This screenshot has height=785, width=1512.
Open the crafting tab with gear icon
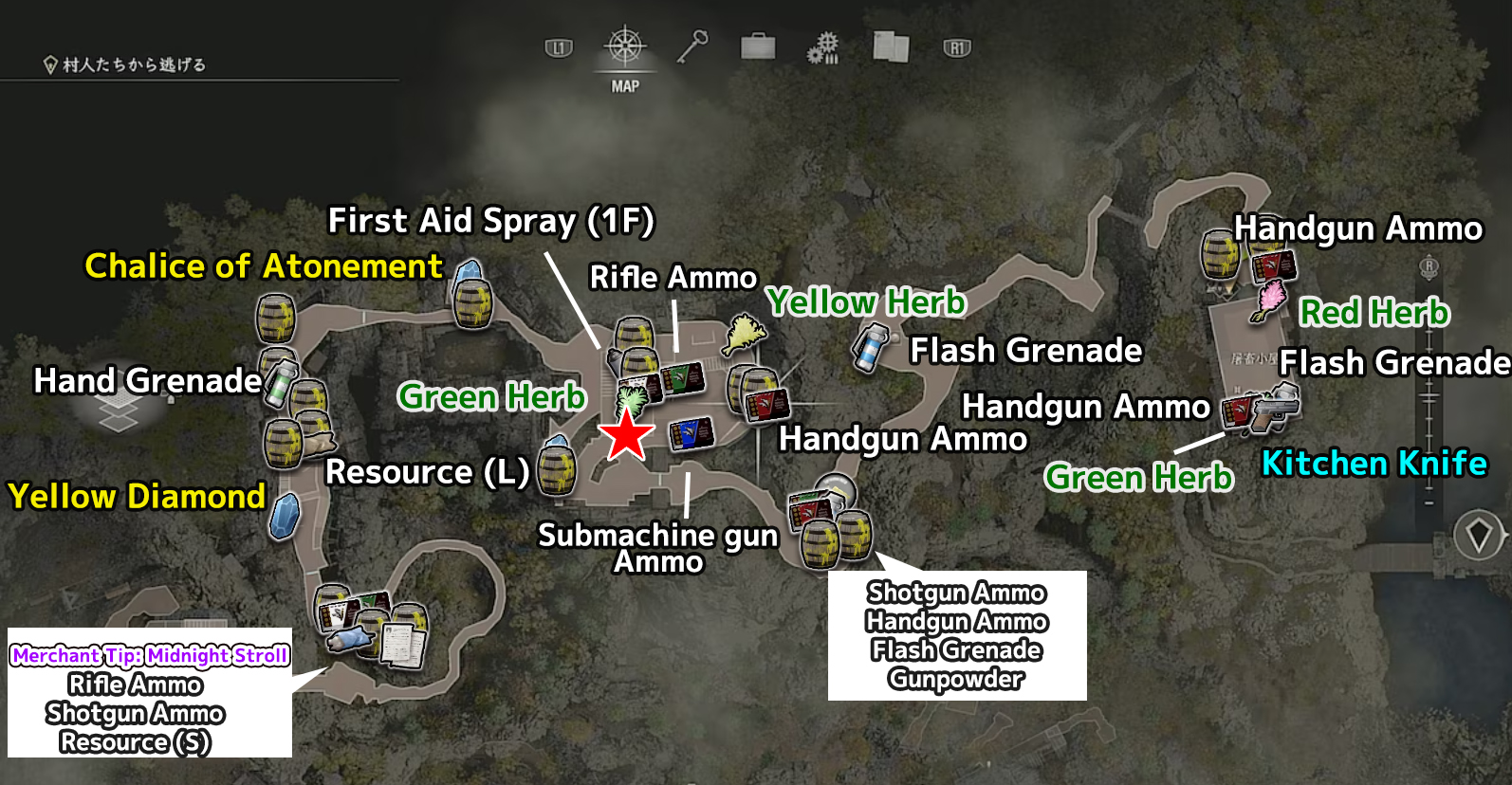(823, 47)
